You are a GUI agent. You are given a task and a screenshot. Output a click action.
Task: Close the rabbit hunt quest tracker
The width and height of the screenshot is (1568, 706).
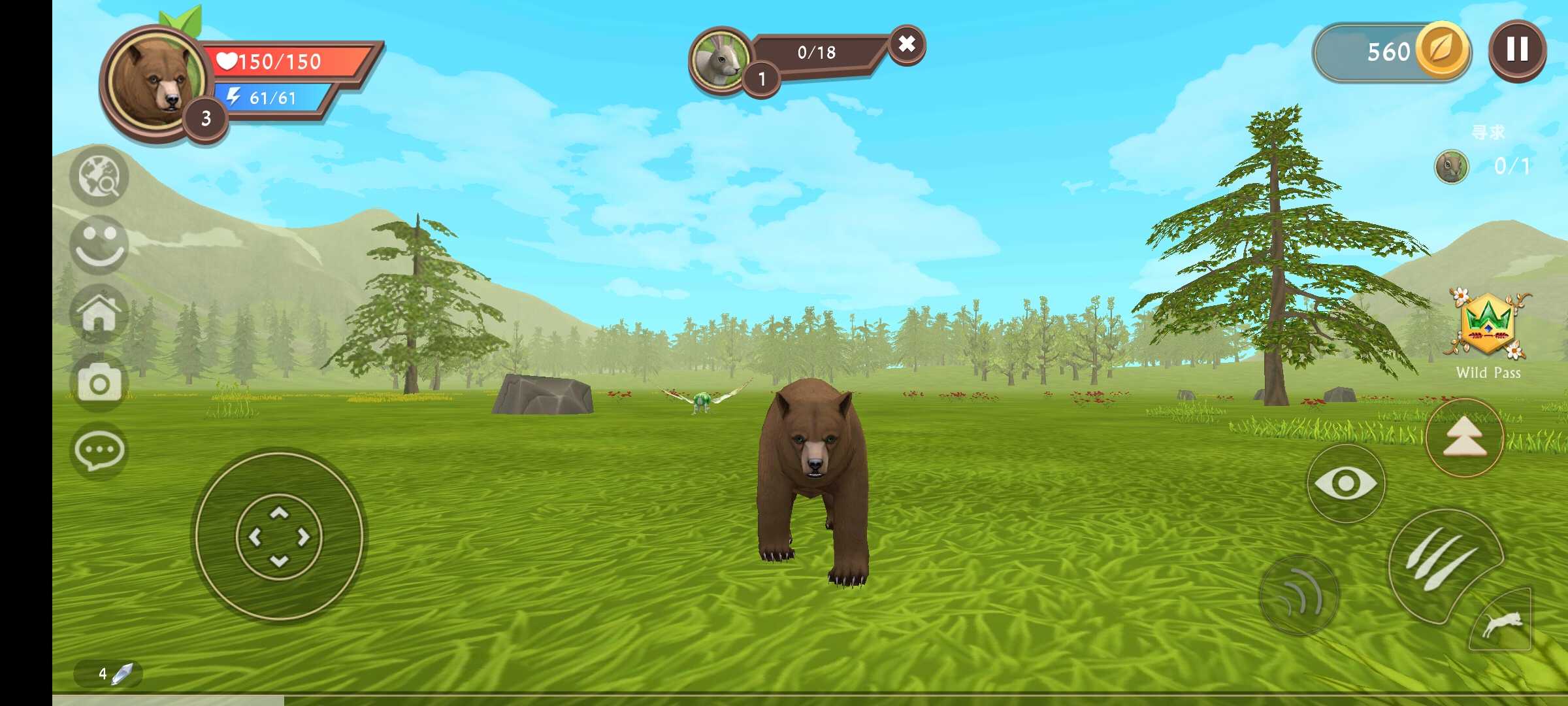pos(906,44)
